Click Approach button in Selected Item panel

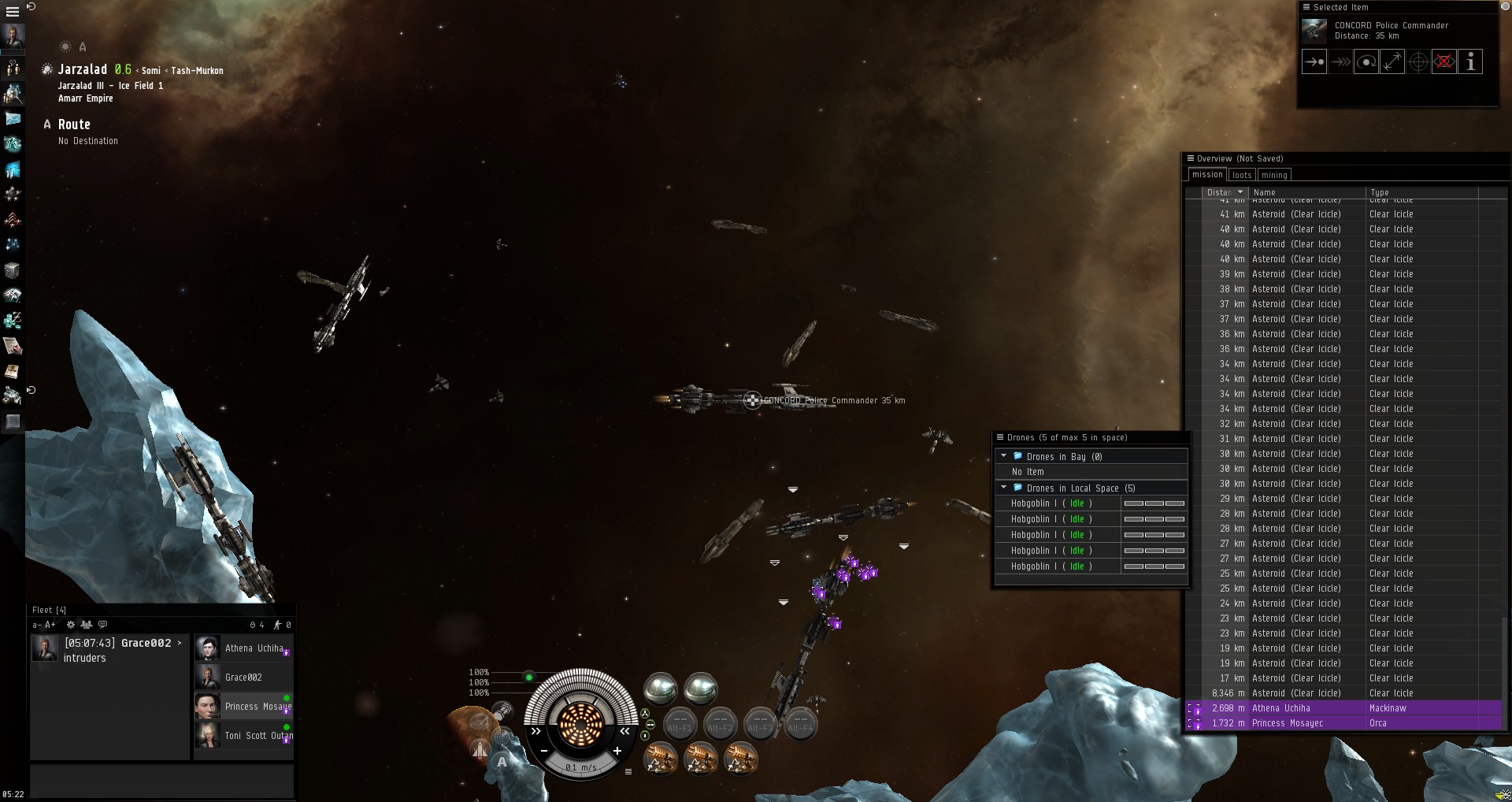pos(1314,61)
